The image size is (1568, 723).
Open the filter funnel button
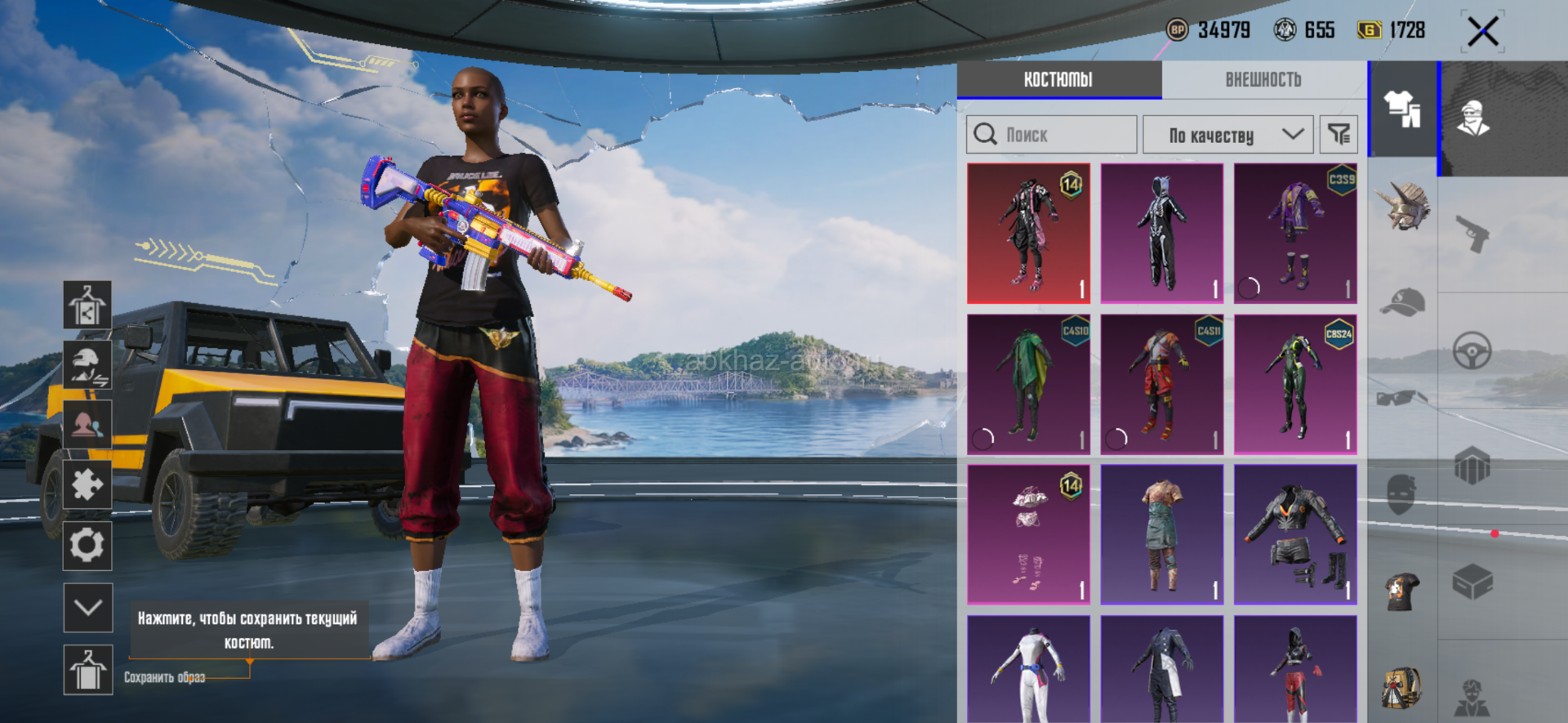(1339, 135)
